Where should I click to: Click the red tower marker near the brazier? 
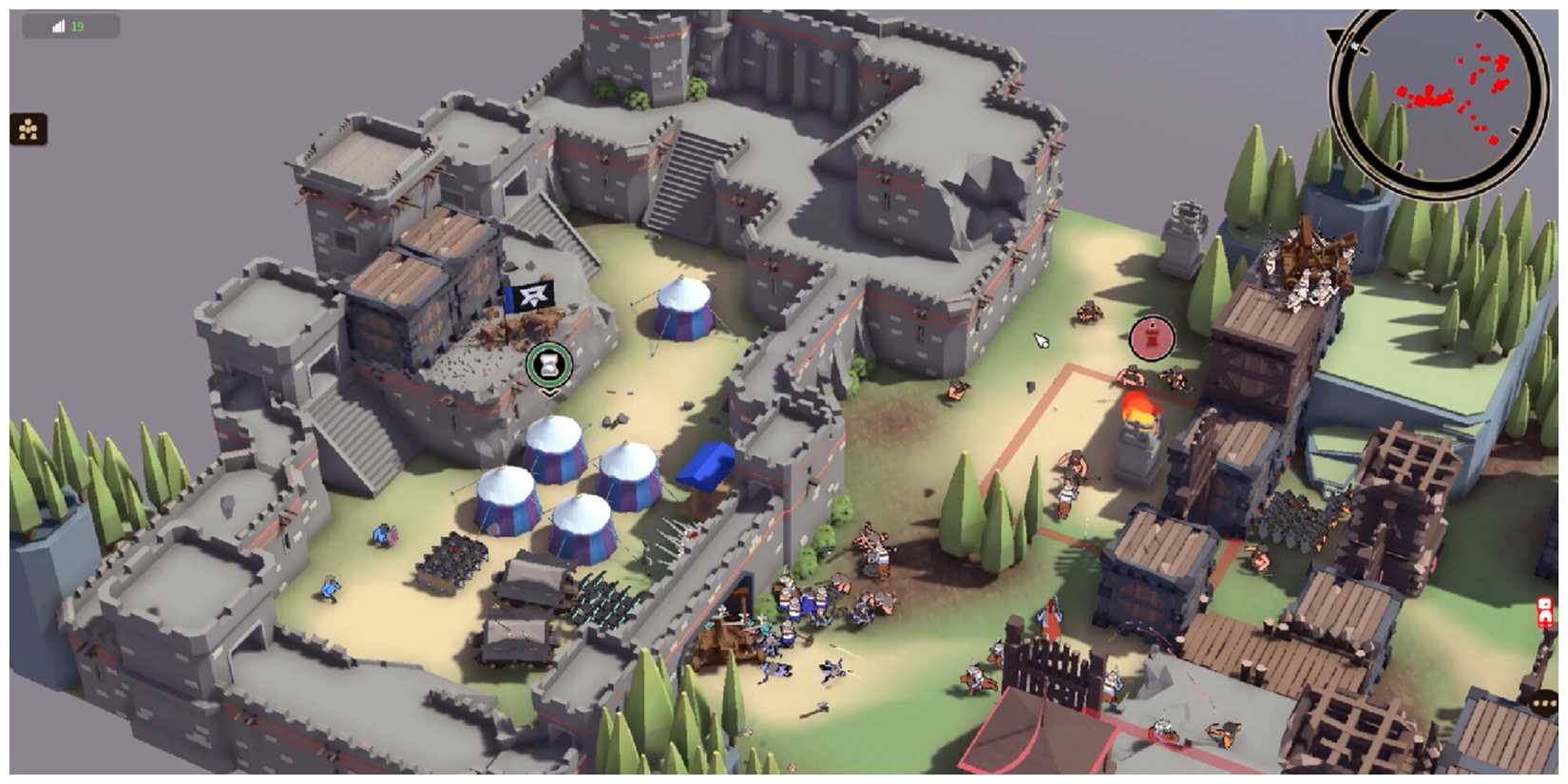[x=1150, y=335]
